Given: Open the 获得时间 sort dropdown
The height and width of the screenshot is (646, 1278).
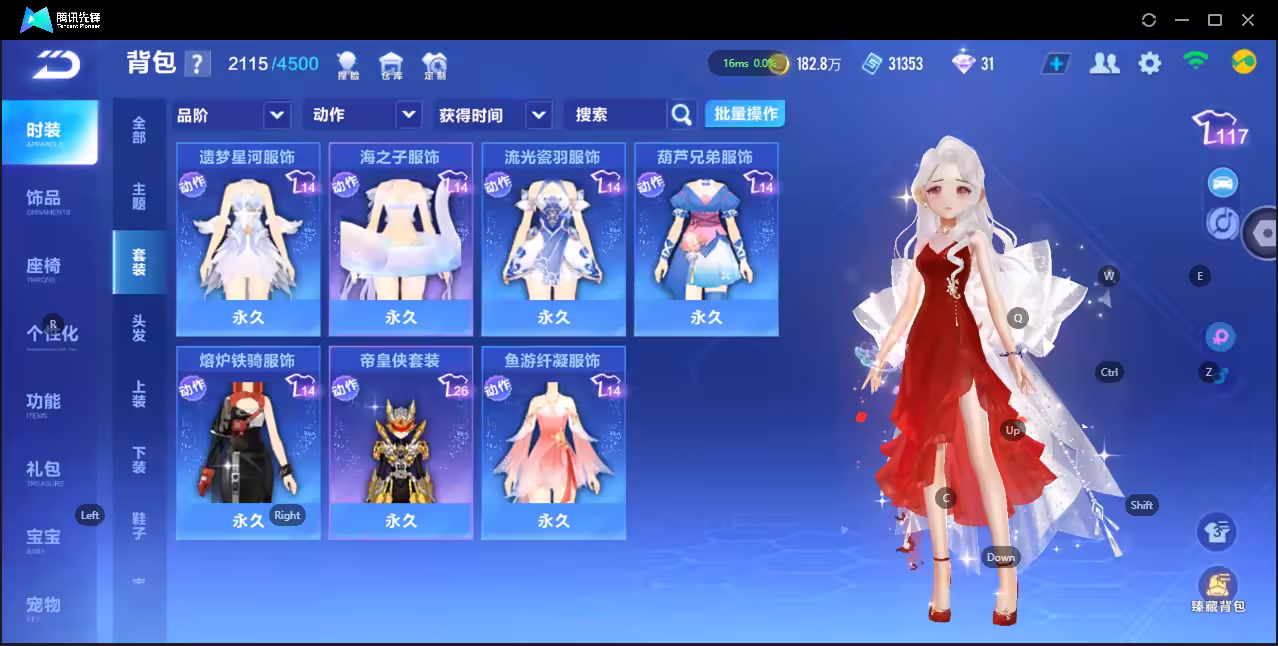Looking at the screenshot, I should (494, 115).
